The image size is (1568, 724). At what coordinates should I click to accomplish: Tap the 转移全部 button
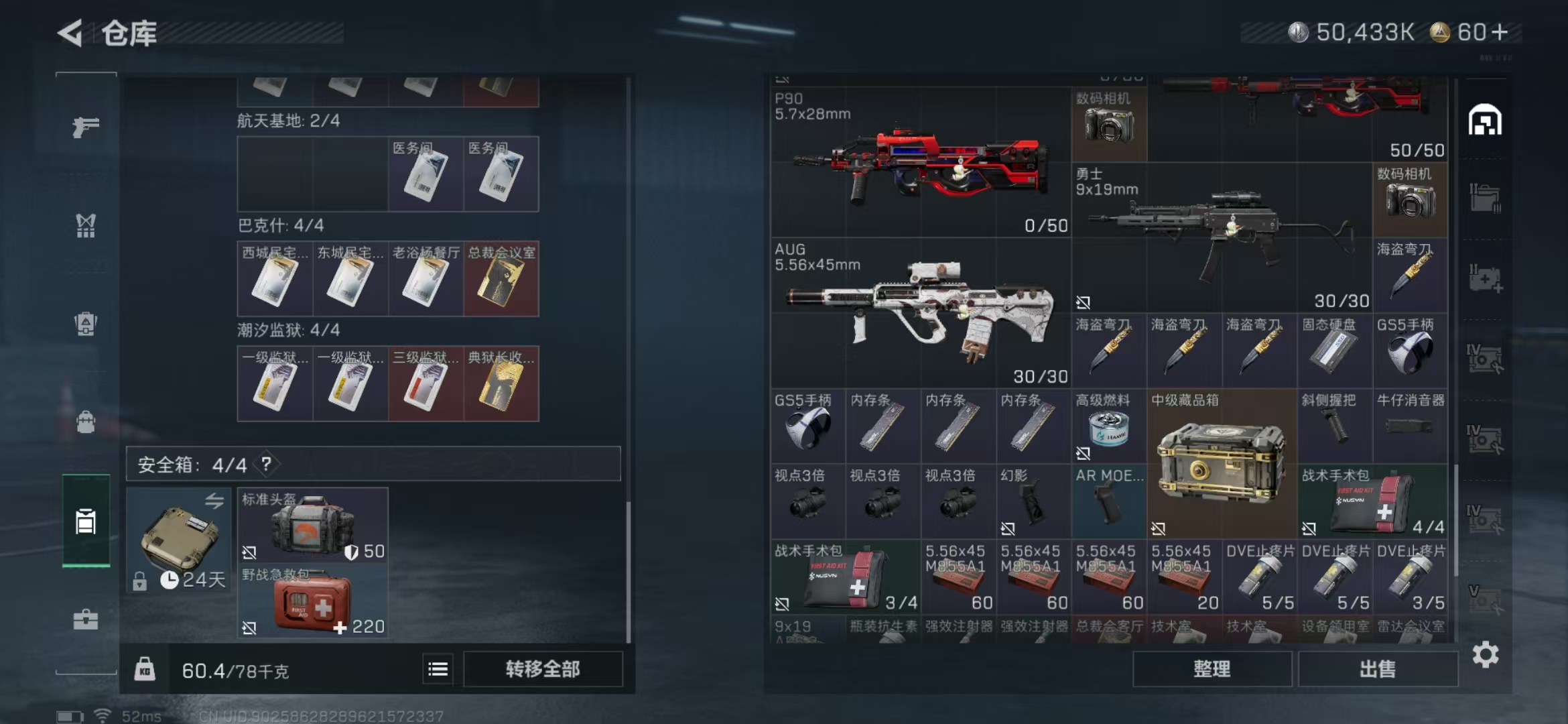click(x=542, y=669)
